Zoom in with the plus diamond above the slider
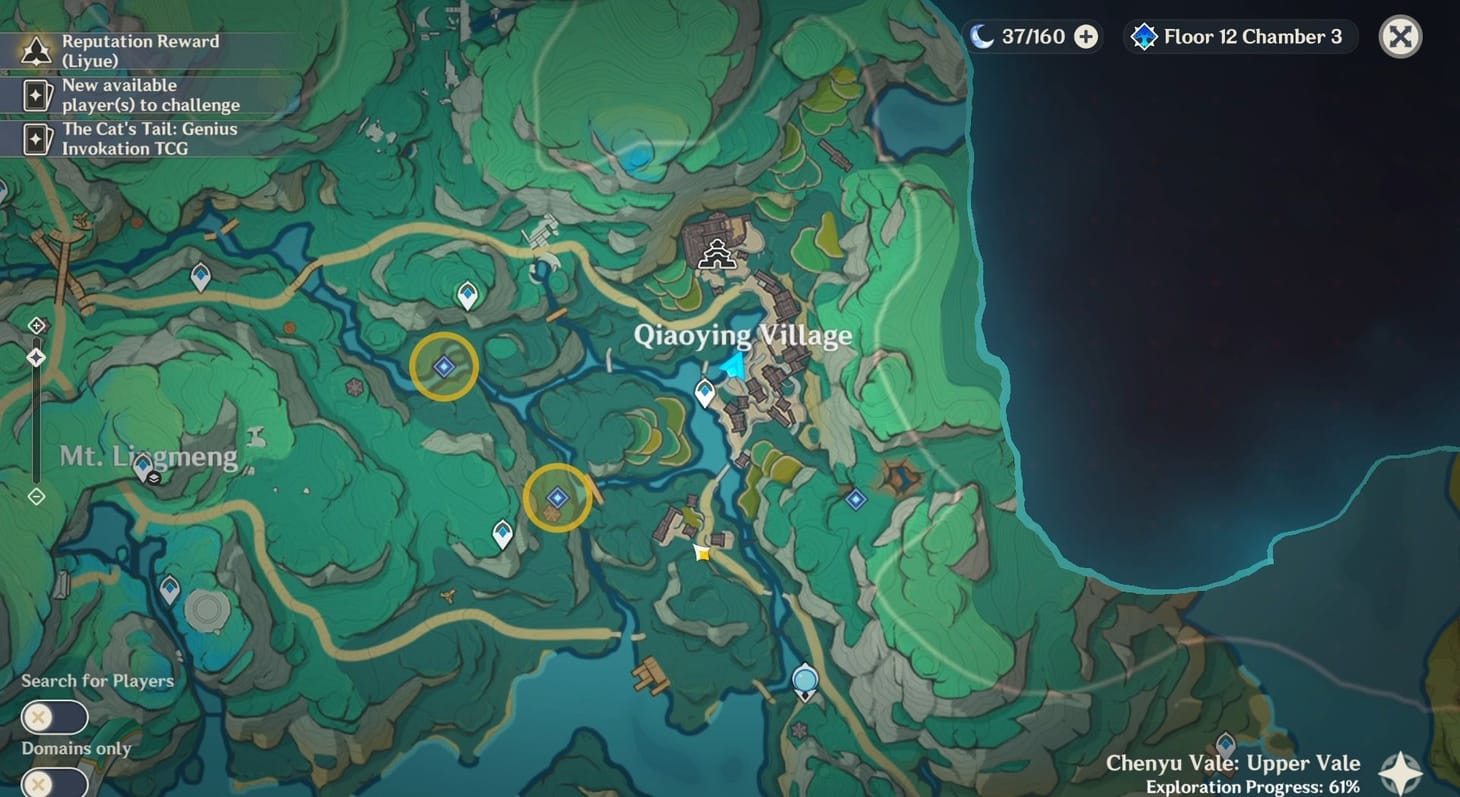Viewport: 1460px width, 797px height. (37, 324)
